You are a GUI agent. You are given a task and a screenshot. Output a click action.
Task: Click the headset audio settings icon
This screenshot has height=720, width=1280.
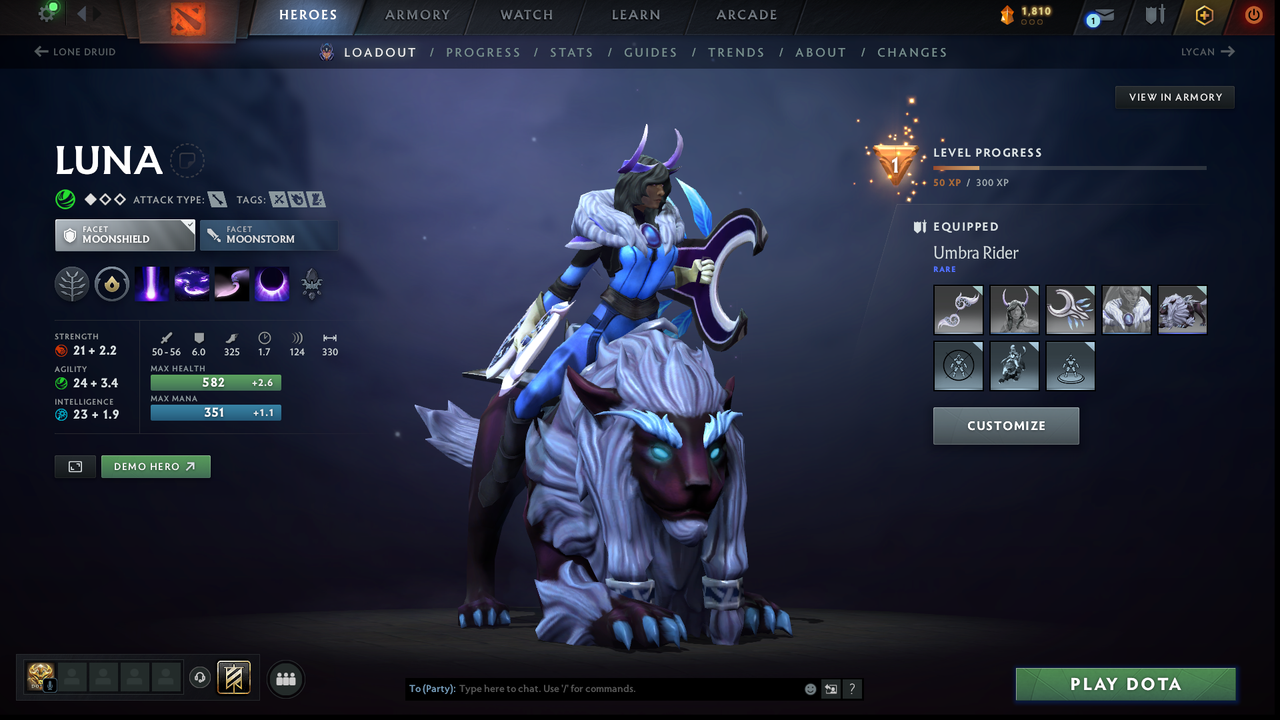[199, 677]
